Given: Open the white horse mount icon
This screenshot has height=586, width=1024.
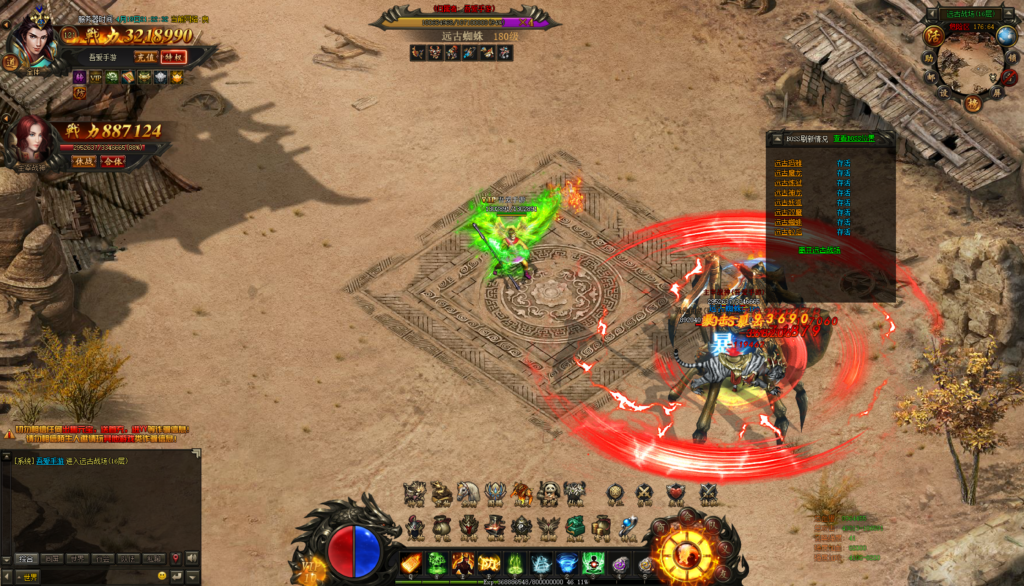Looking at the screenshot, I should click(467, 493).
